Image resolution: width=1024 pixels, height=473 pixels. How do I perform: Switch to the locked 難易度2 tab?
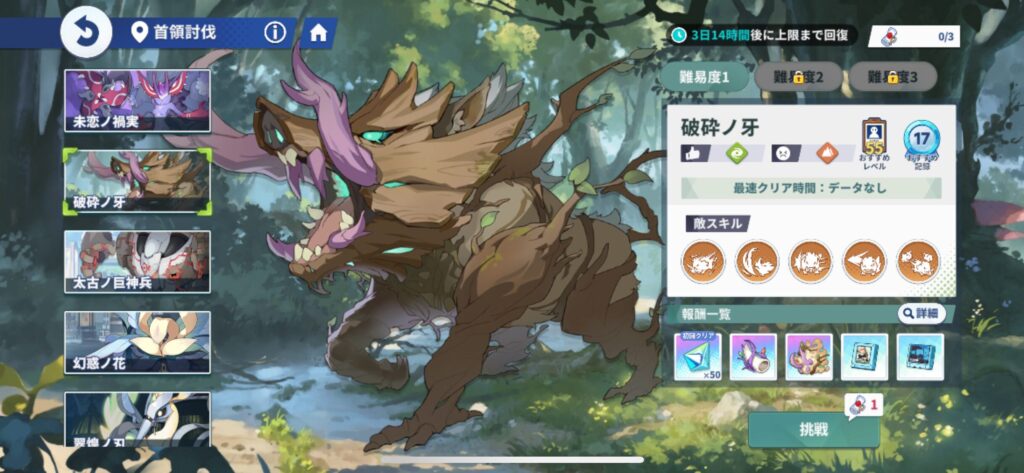(795, 76)
